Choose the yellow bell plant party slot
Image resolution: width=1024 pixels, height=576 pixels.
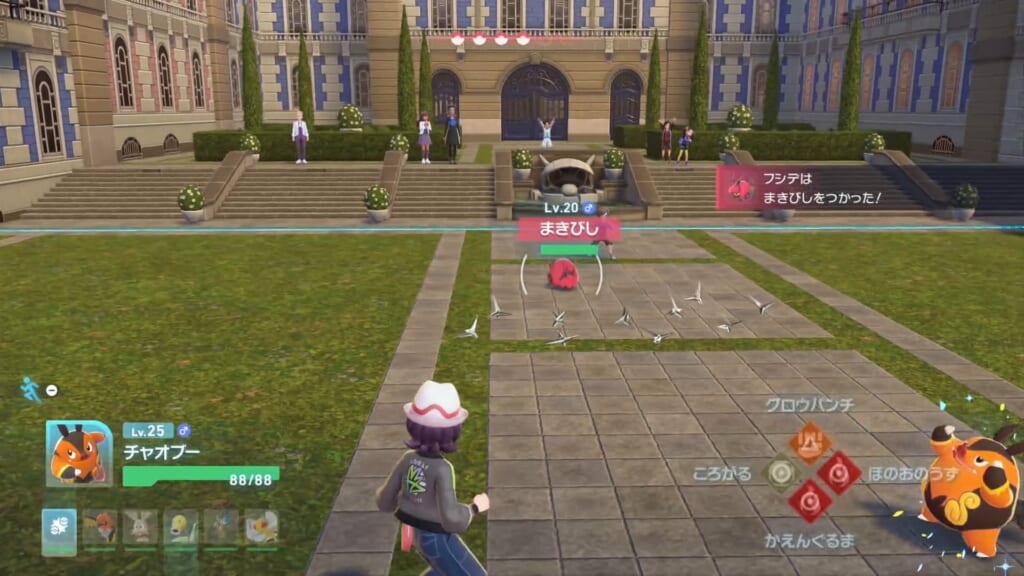point(181,527)
